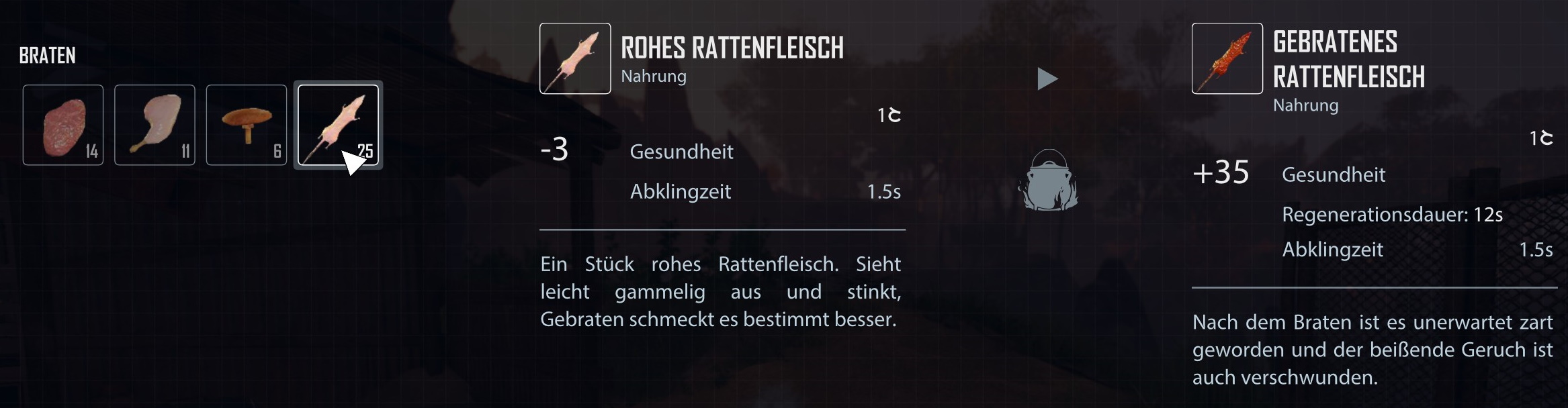Image resolution: width=1568 pixels, height=408 pixels.
Task: Choose the raw chicken leg slot
Action: coord(155,125)
